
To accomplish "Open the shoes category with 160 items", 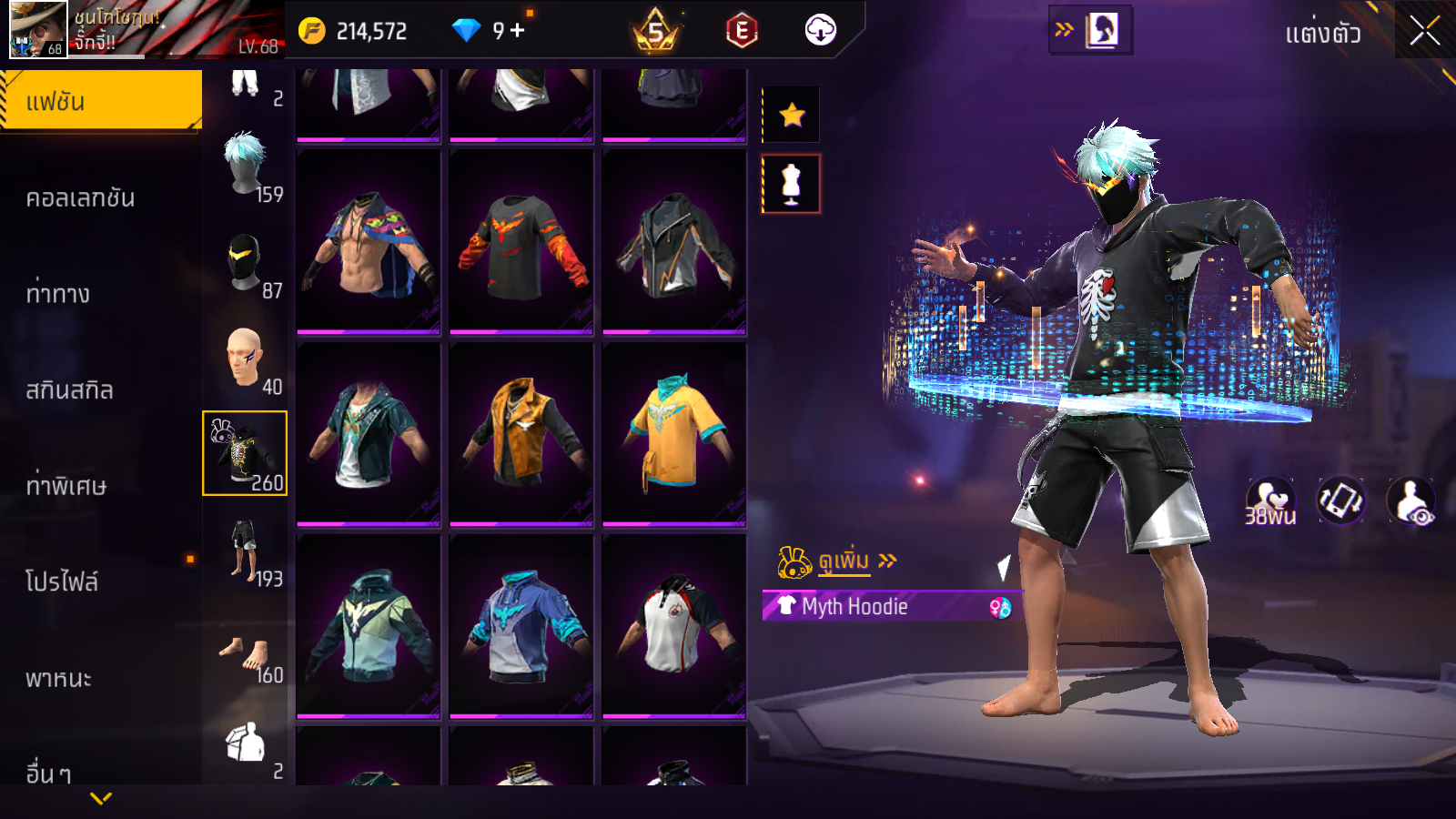I will click(246, 655).
